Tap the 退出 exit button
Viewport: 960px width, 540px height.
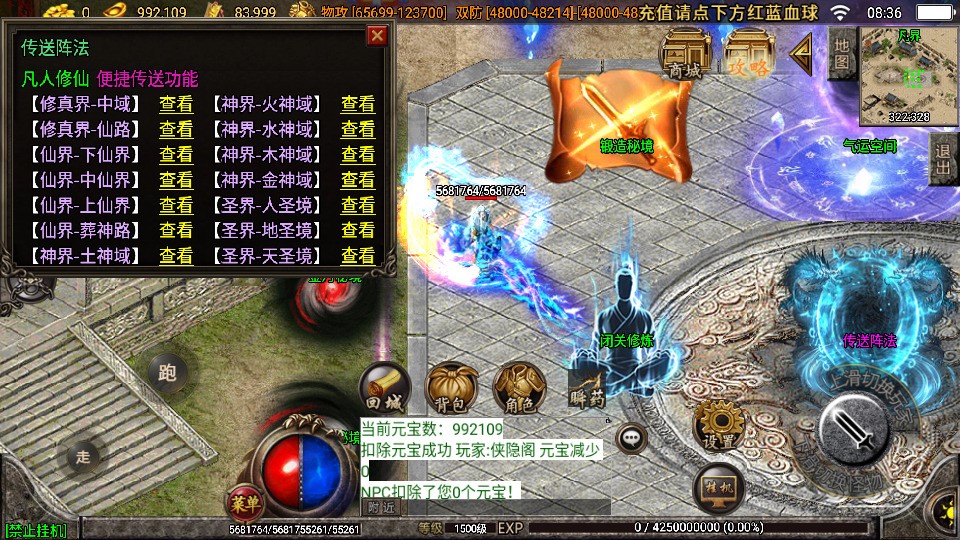coord(941,160)
